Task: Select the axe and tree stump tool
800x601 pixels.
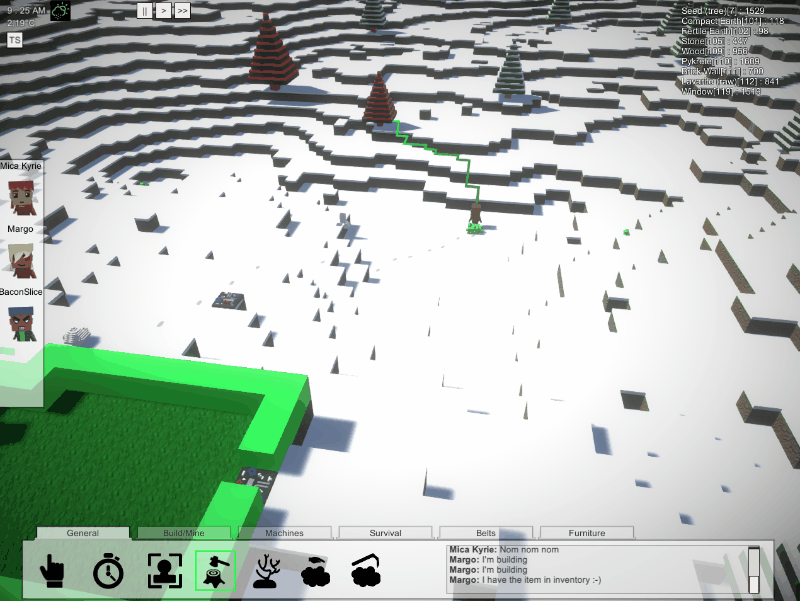Action: point(215,571)
